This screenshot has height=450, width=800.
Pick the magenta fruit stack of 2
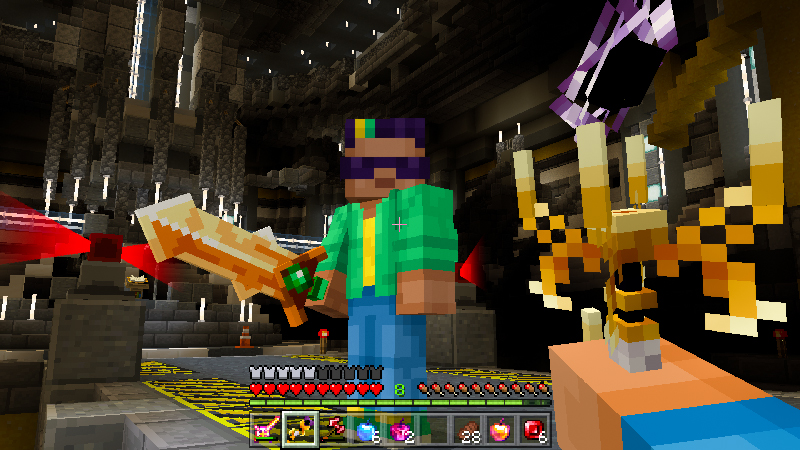pos(401,429)
